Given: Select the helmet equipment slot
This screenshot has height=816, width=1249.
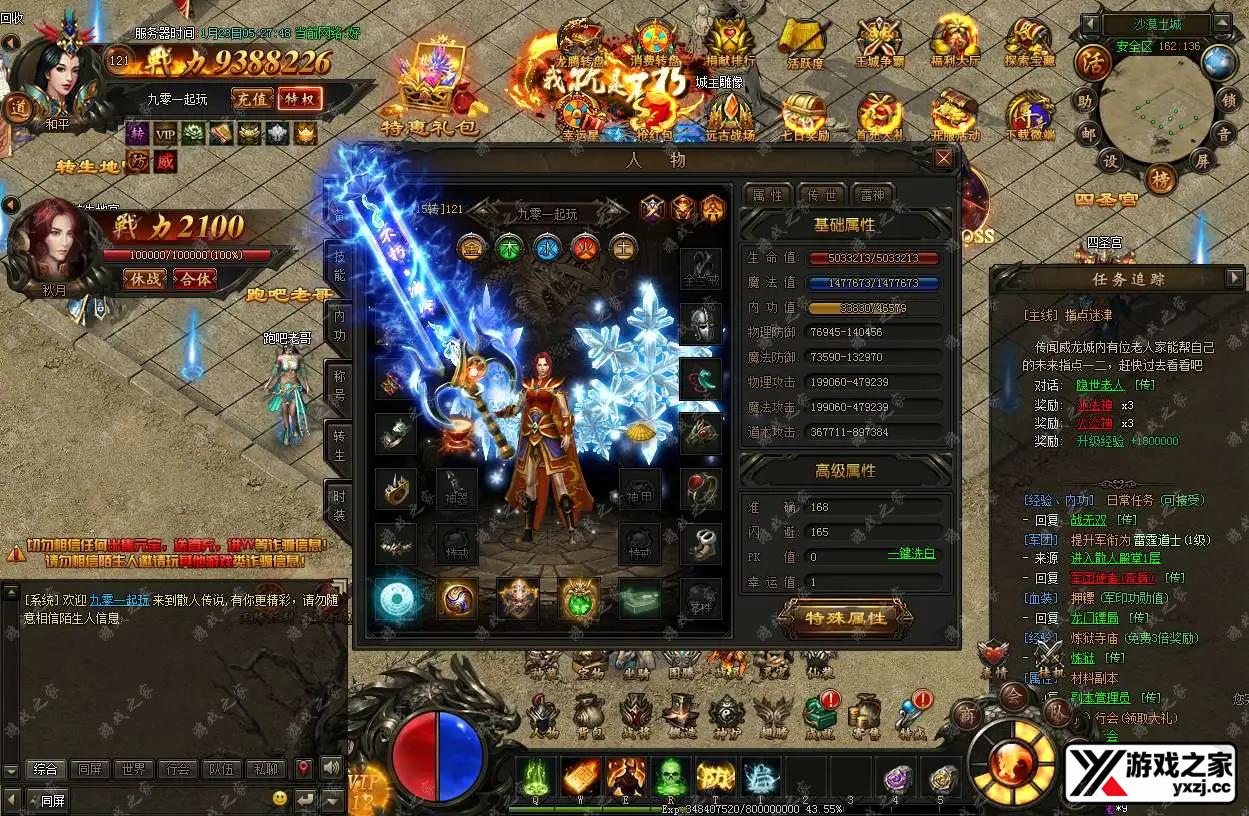Looking at the screenshot, I should click(x=700, y=322).
